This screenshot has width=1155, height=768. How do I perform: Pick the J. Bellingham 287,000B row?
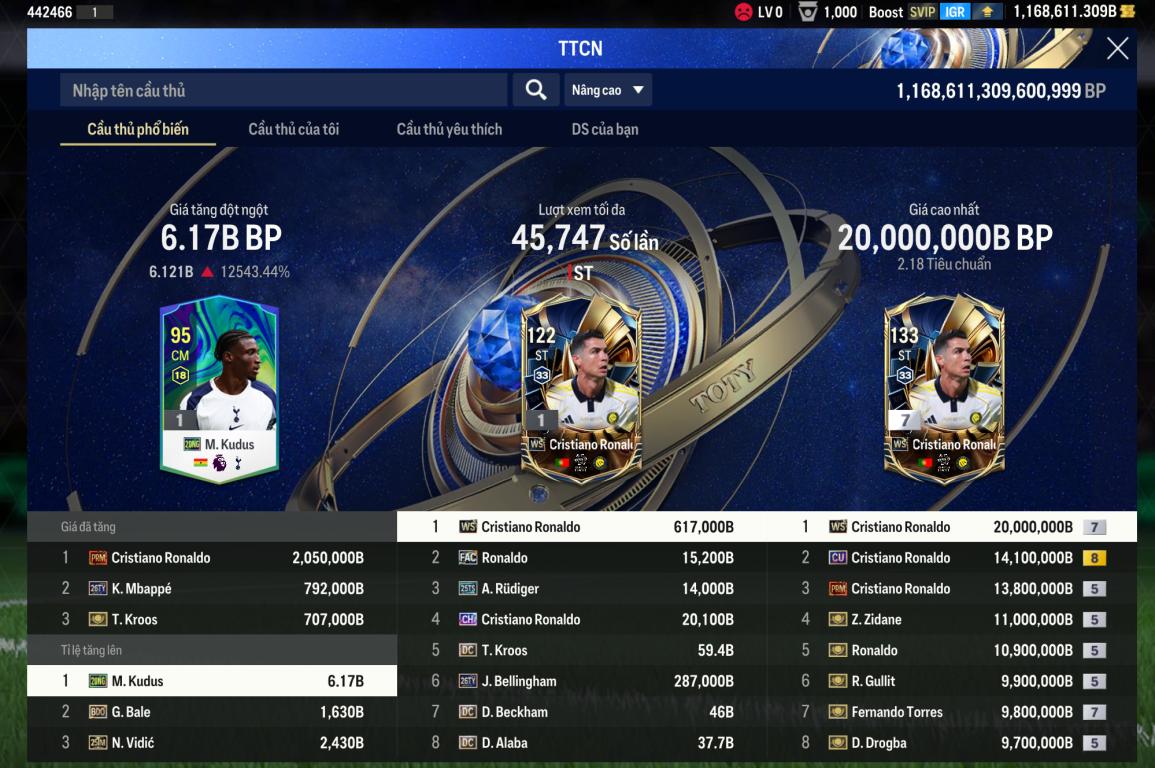pyautogui.click(x=582, y=681)
